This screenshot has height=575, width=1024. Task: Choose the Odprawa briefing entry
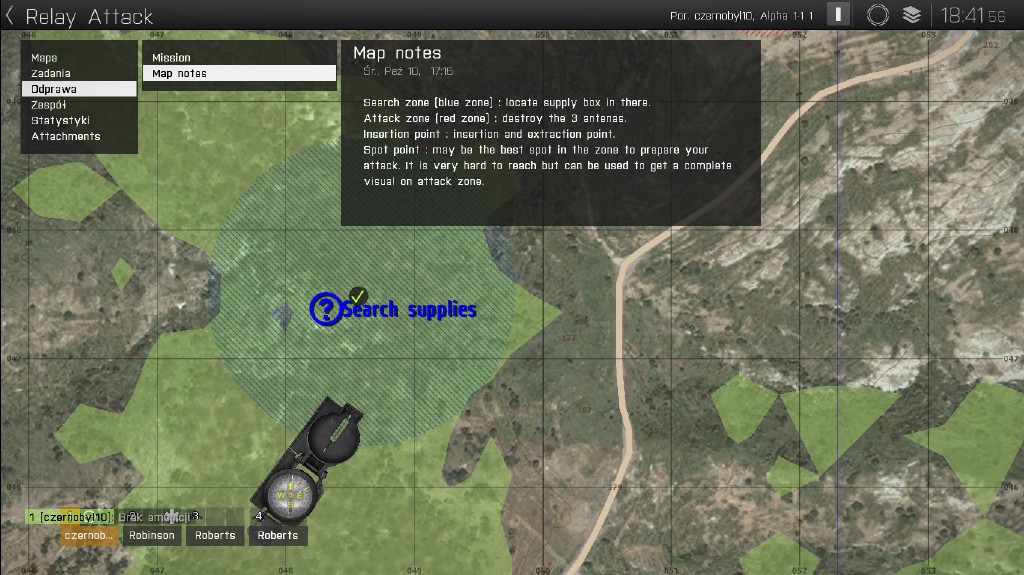click(54, 89)
